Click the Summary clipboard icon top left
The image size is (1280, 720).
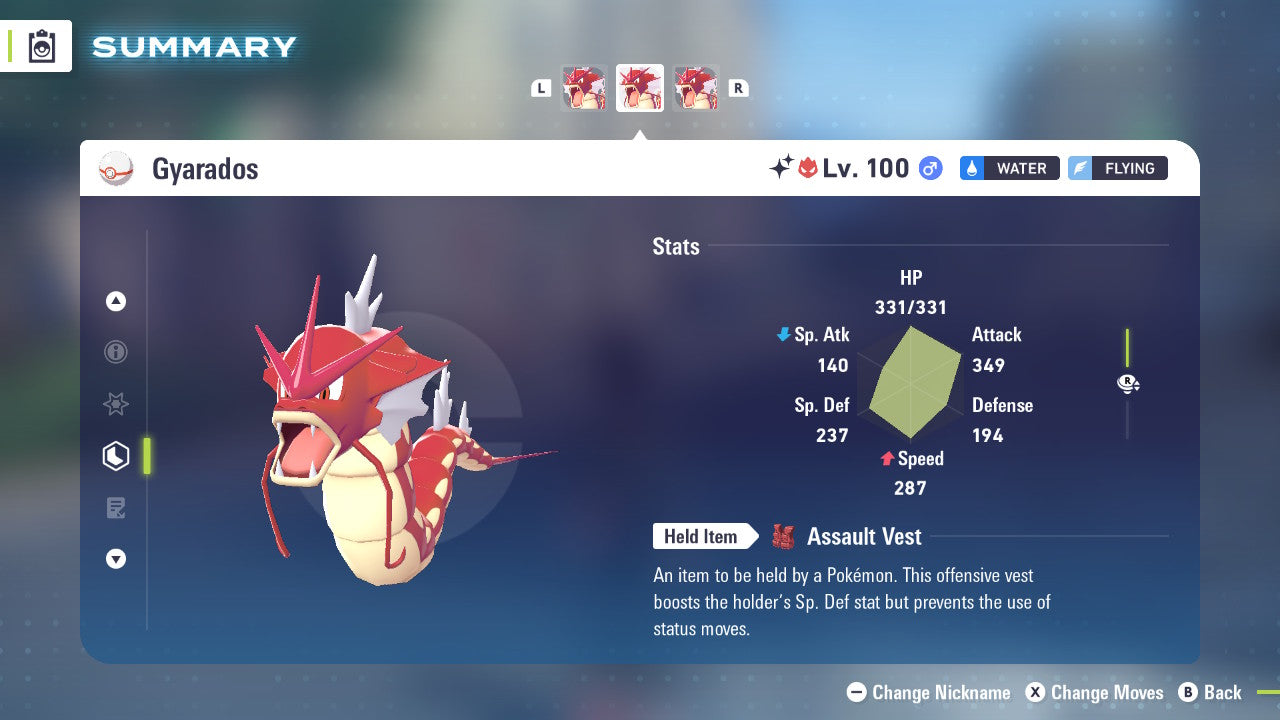[42, 45]
